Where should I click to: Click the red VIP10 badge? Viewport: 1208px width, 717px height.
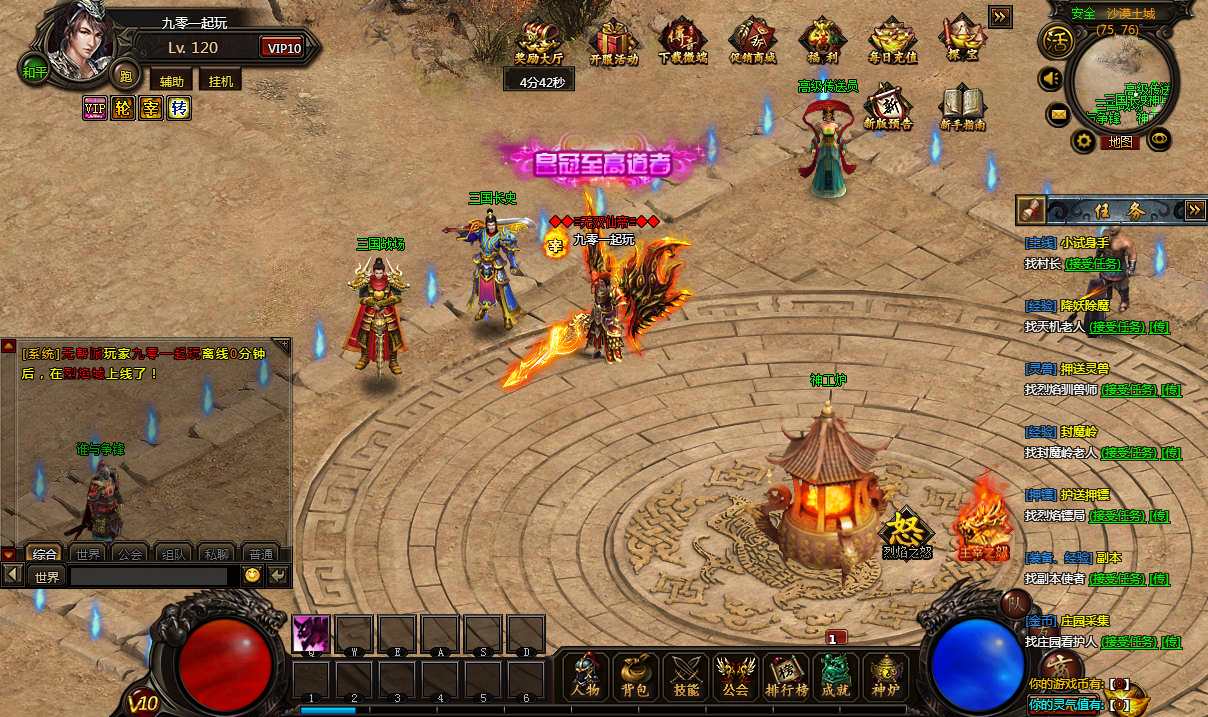(283, 48)
